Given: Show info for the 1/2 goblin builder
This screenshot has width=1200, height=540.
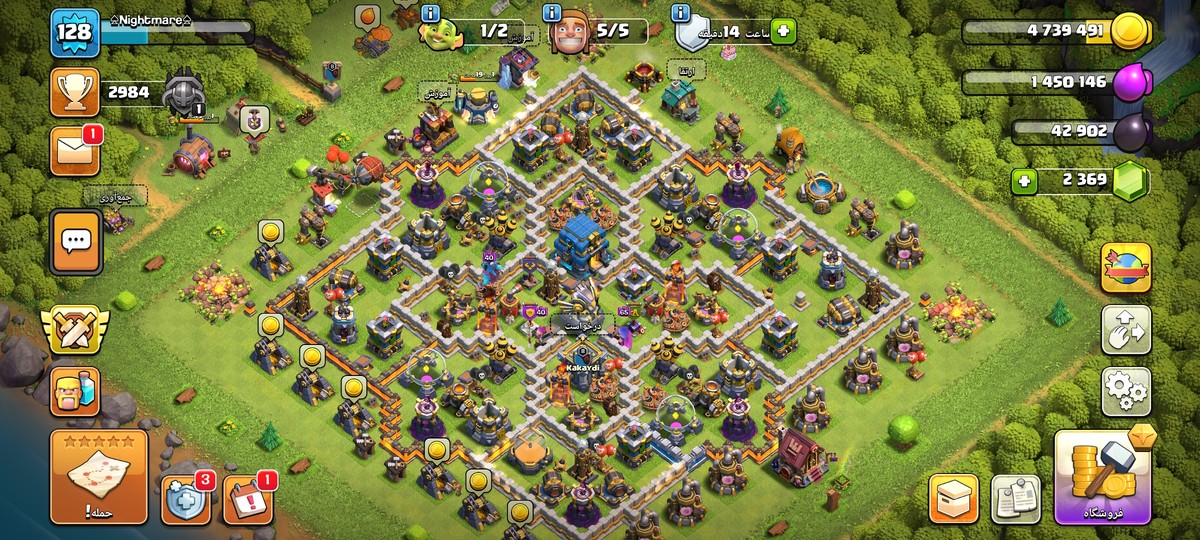Looking at the screenshot, I should pyautogui.click(x=431, y=13).
